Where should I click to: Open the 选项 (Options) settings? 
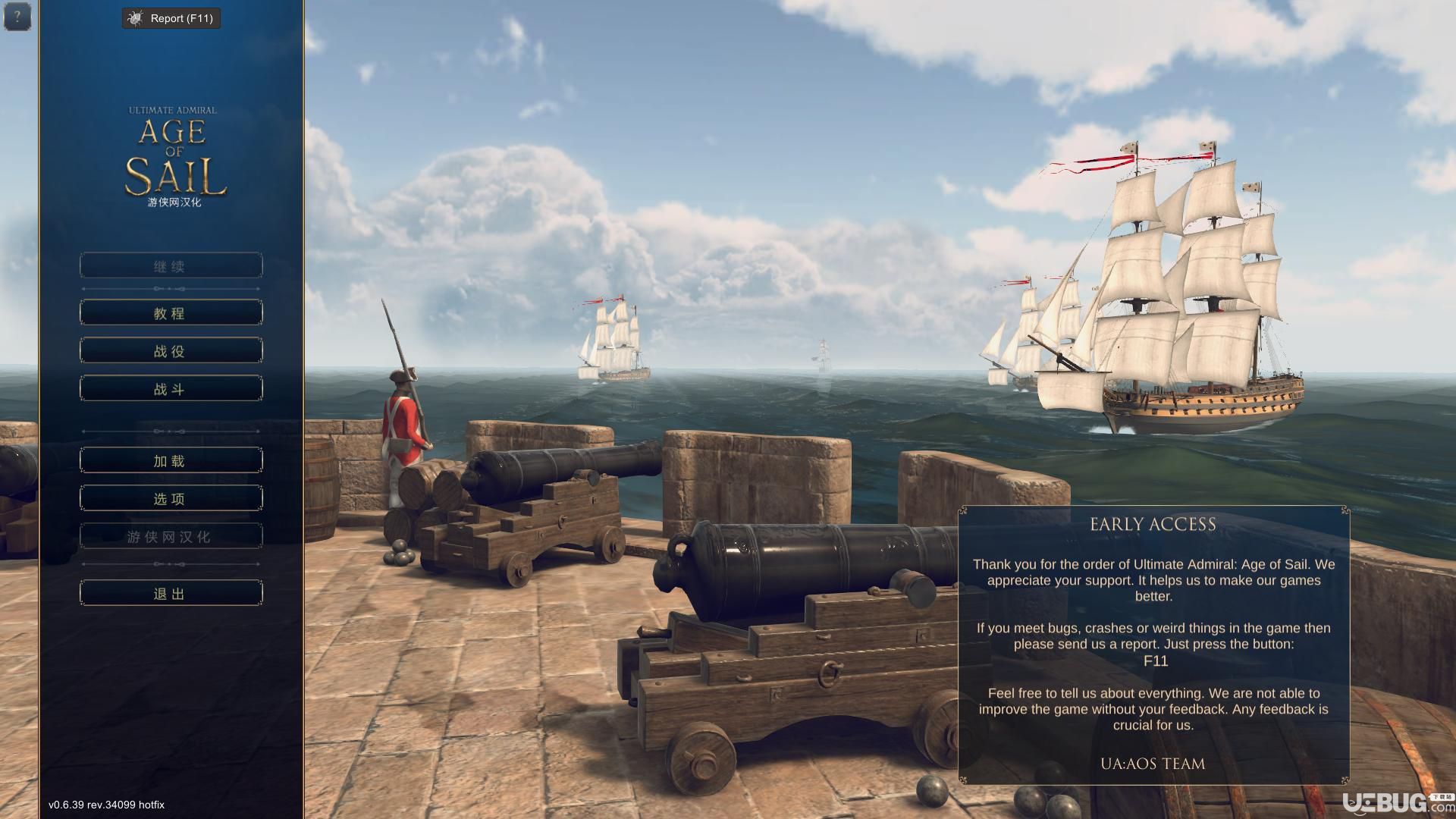(171, 498)
